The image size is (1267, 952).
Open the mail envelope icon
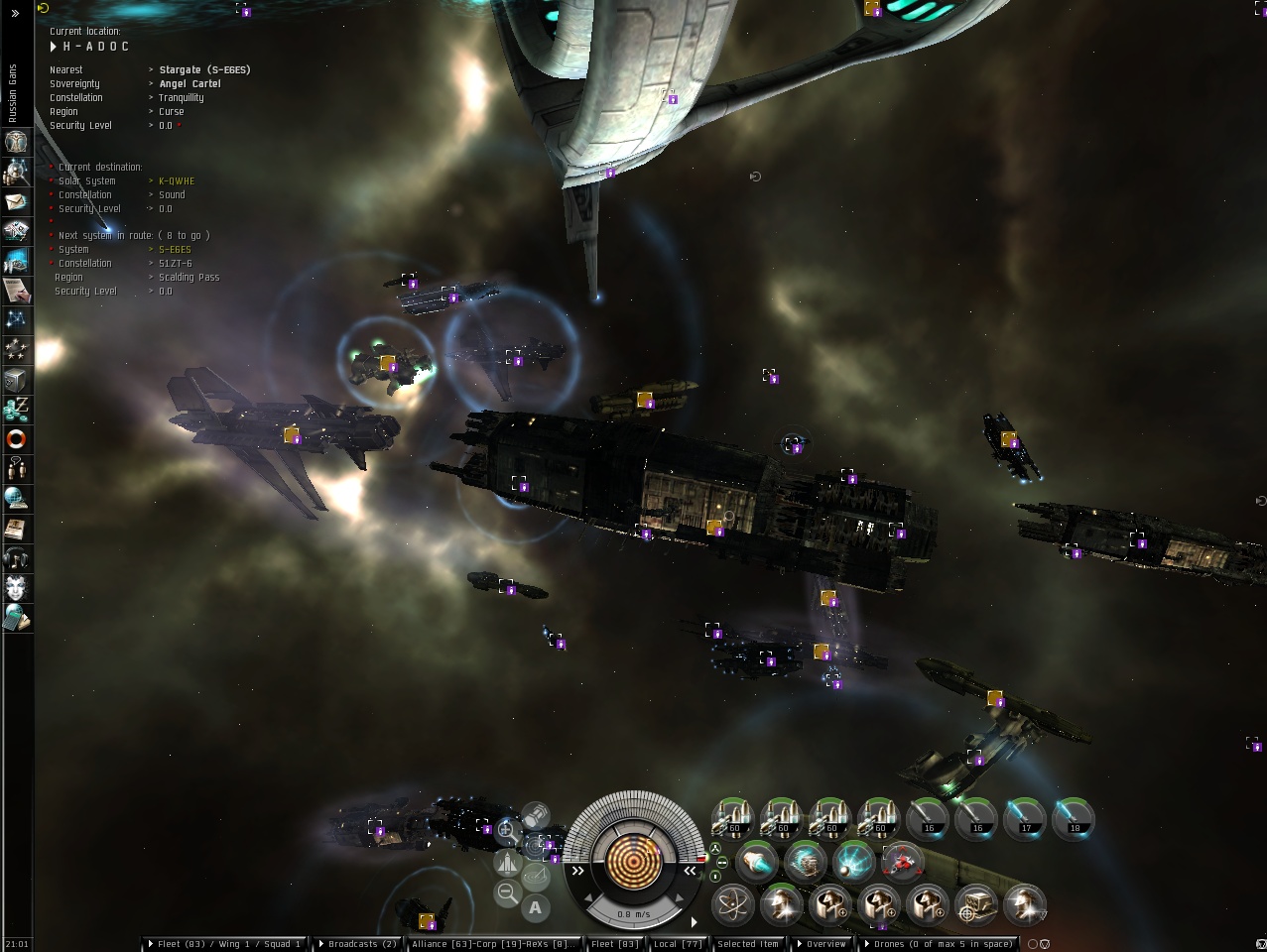(x=17, y=202)
